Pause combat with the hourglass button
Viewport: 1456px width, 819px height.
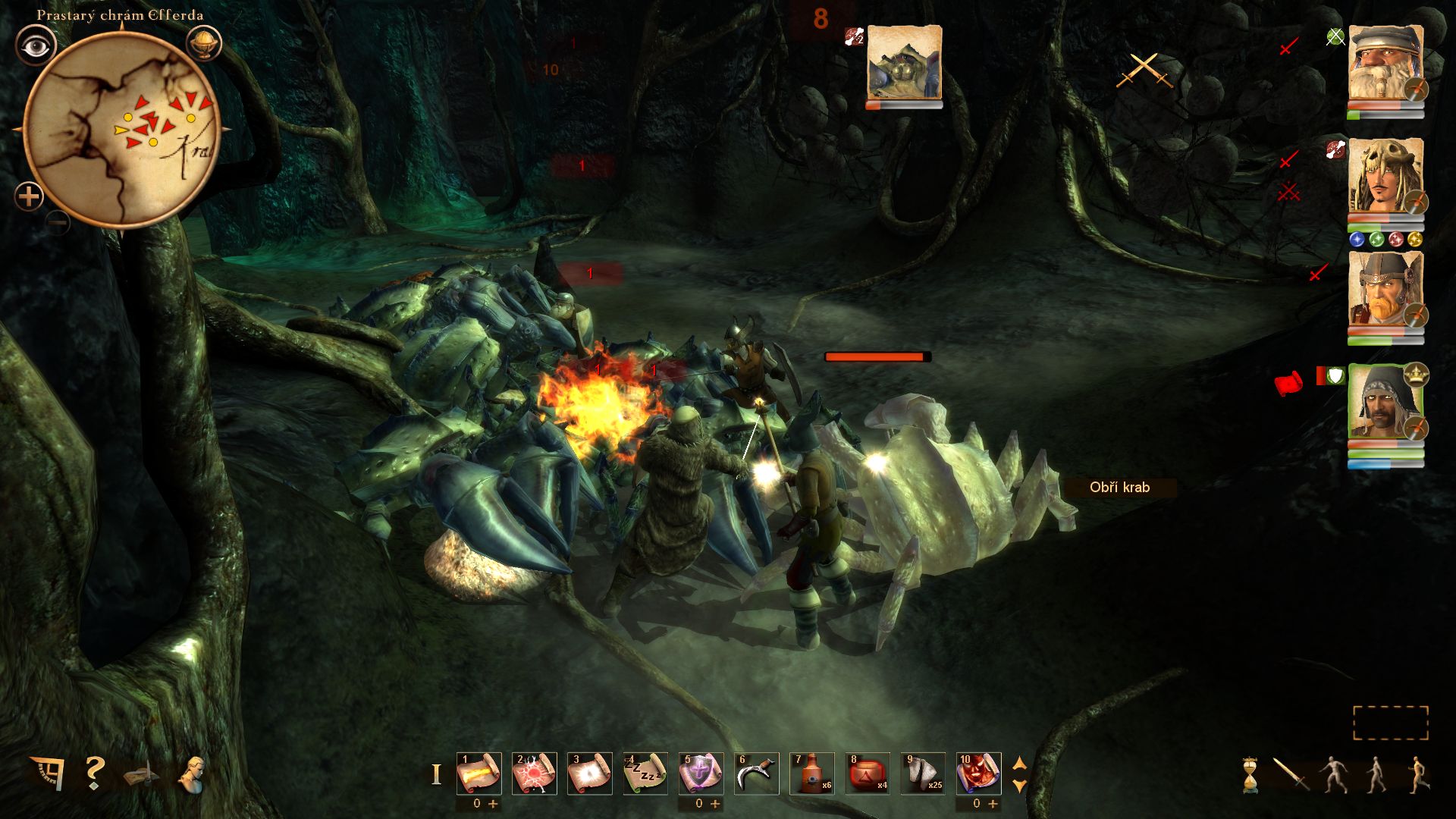1249,775
